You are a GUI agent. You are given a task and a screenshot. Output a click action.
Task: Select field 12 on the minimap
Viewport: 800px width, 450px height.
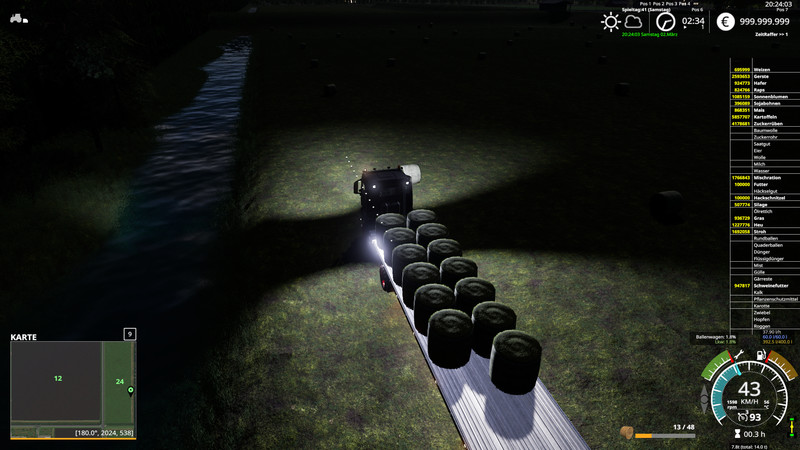coord(58,378)
